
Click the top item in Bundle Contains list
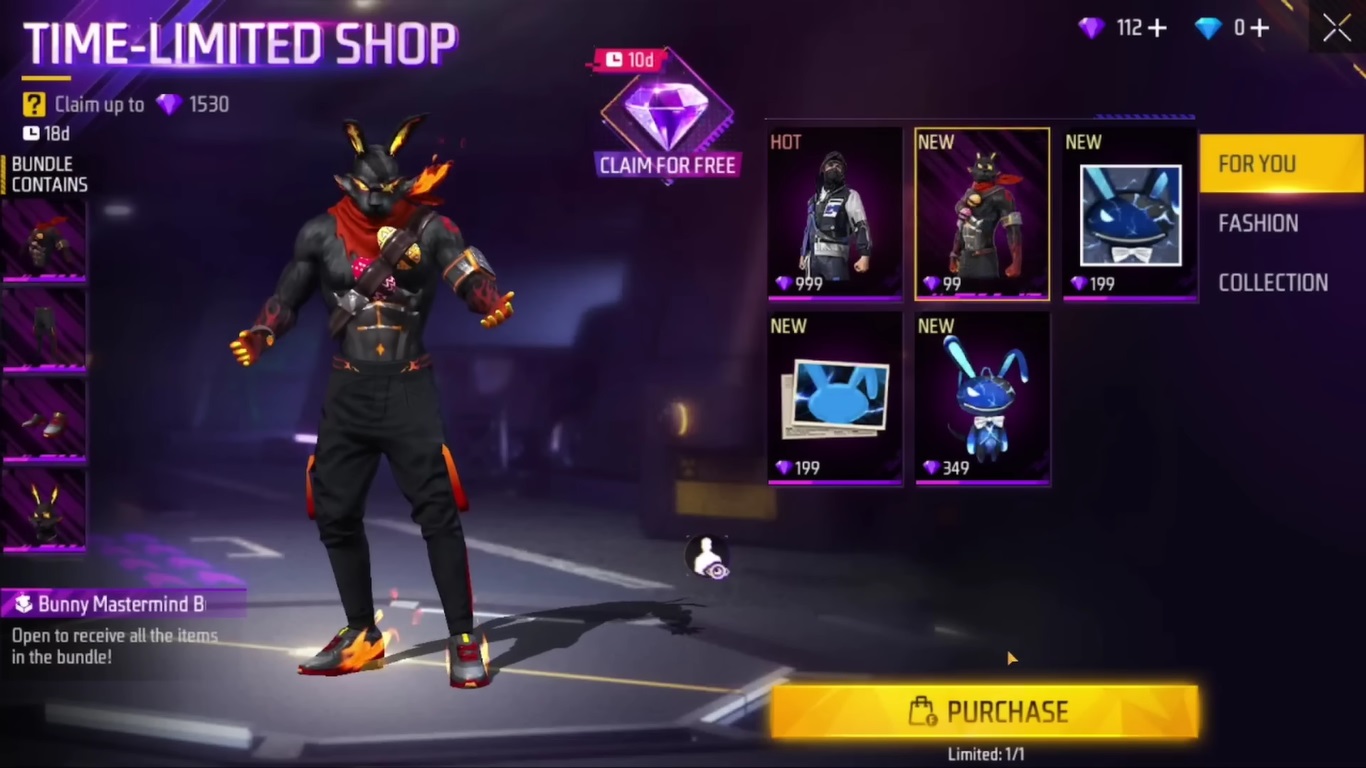[x=44, y=240]
